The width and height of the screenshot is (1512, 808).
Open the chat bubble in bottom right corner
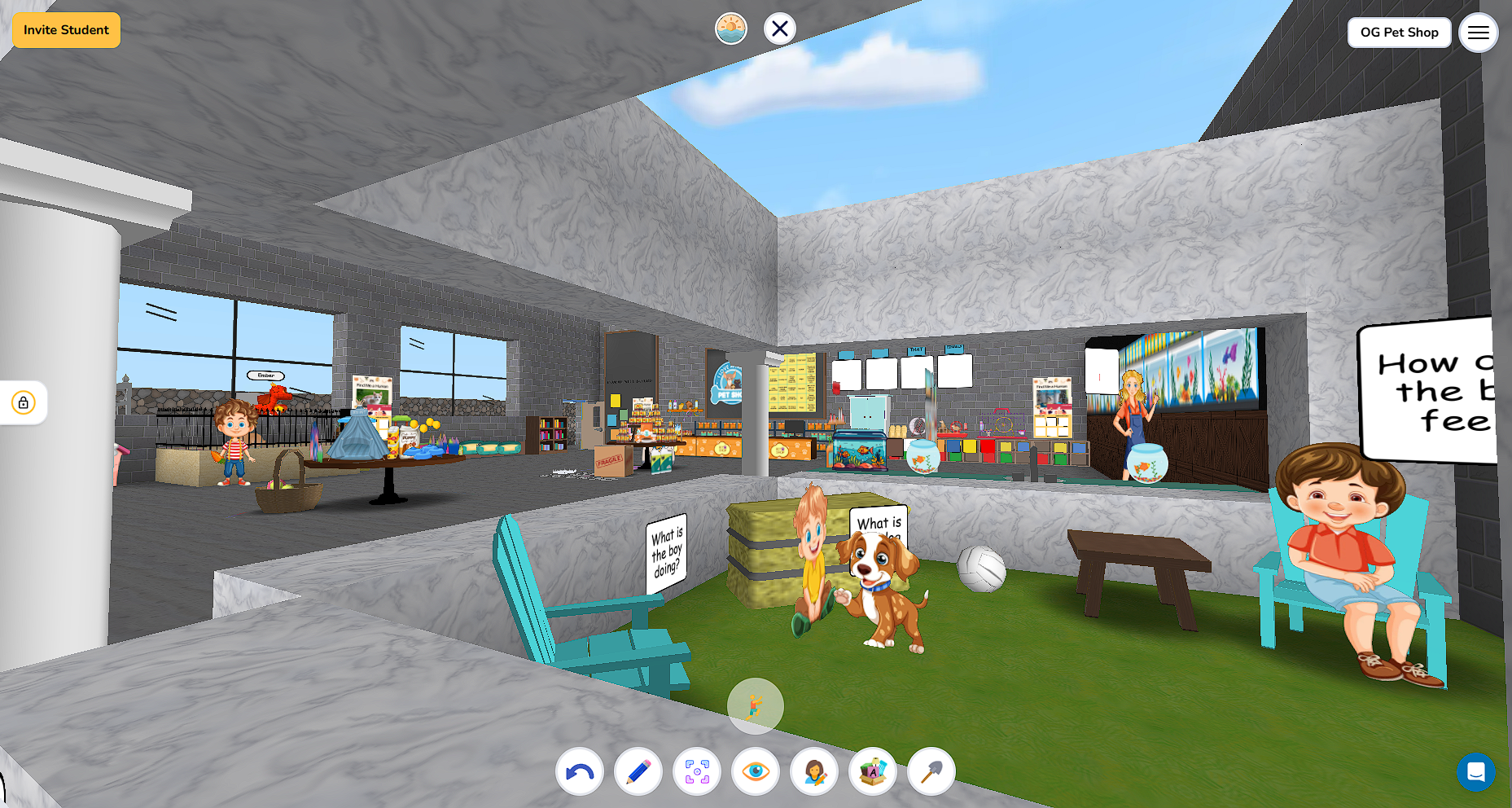coord(1477,773)
